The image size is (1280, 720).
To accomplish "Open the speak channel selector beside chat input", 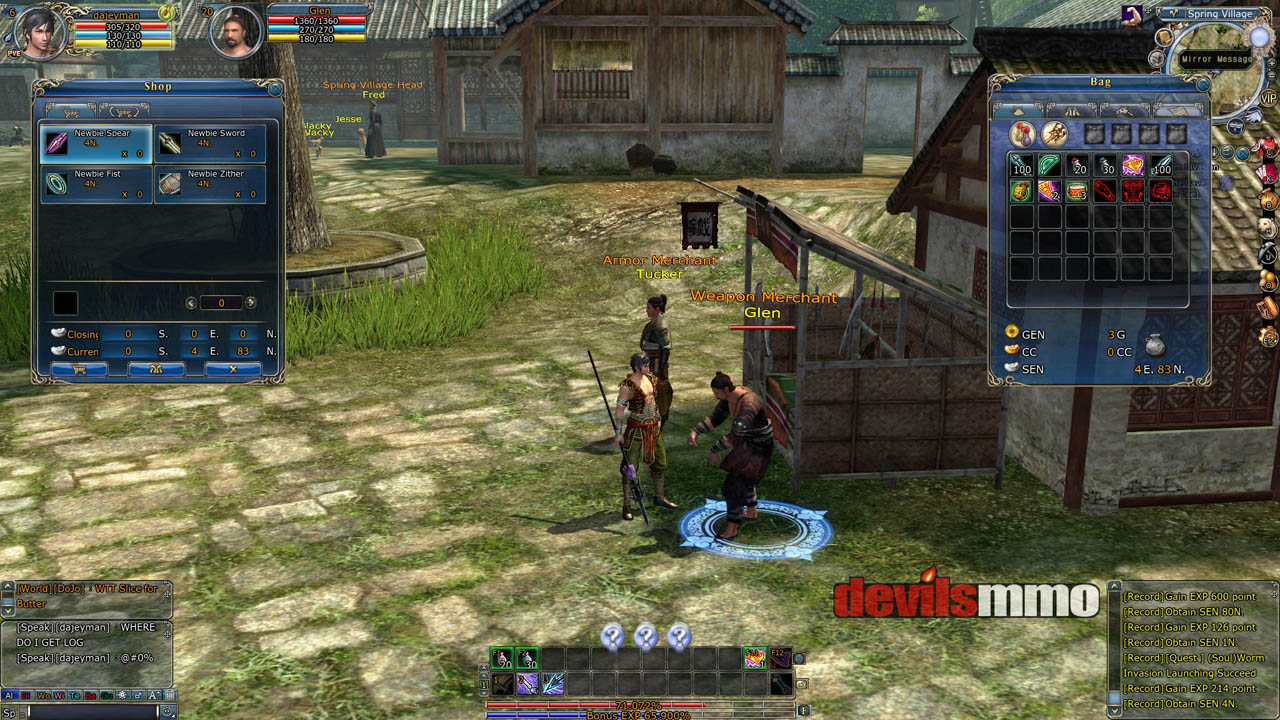I will pos(10,712).
